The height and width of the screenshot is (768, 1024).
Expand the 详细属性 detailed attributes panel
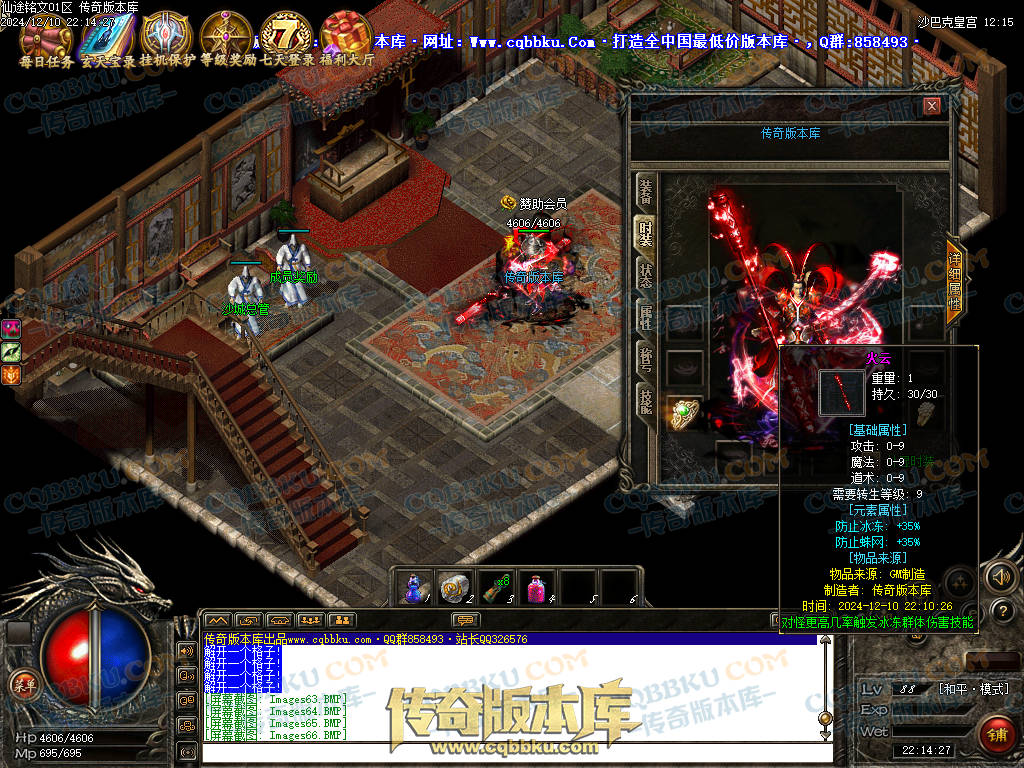coord(955,281)
